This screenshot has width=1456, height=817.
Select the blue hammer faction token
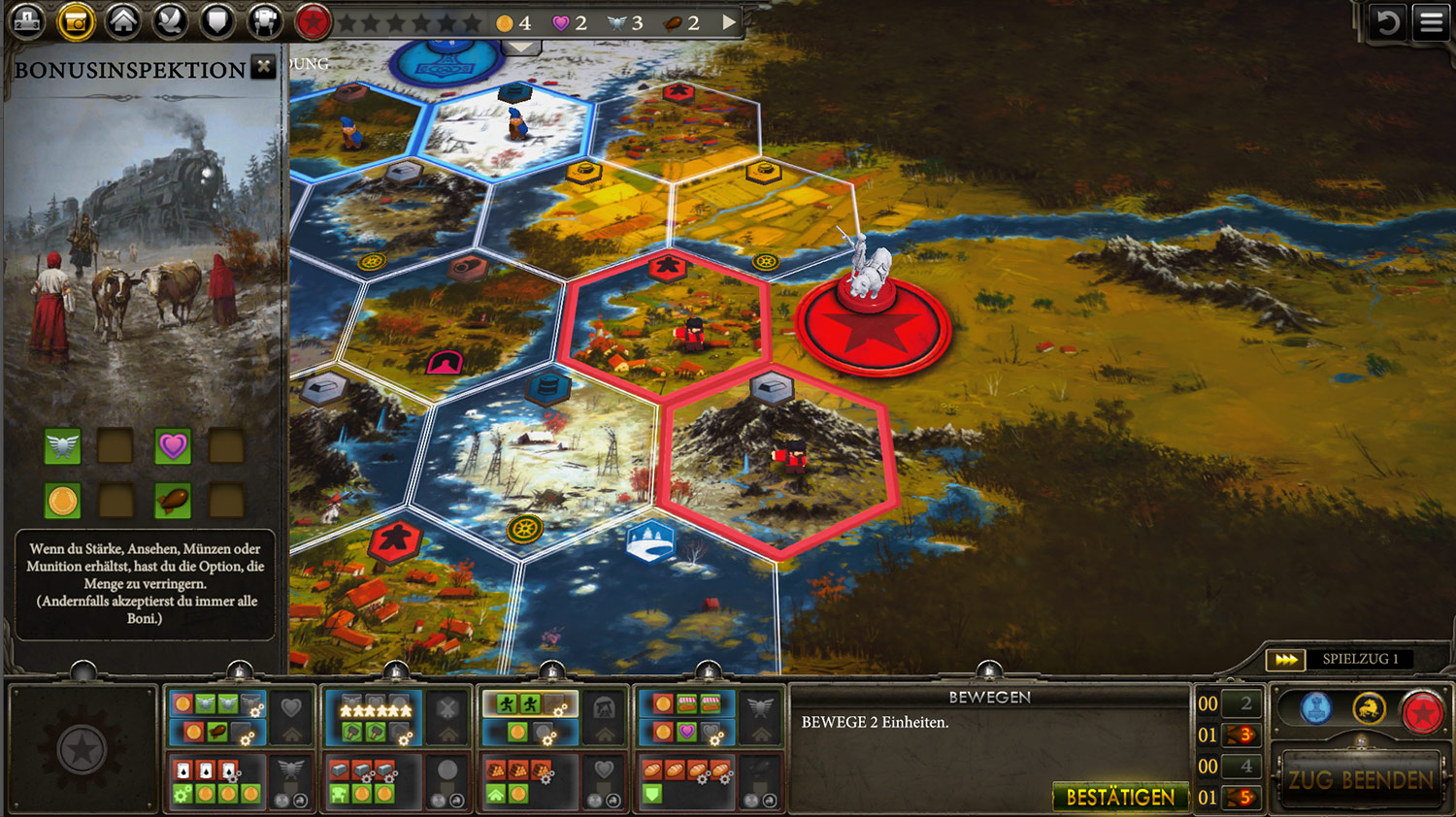click(1316, 709)
